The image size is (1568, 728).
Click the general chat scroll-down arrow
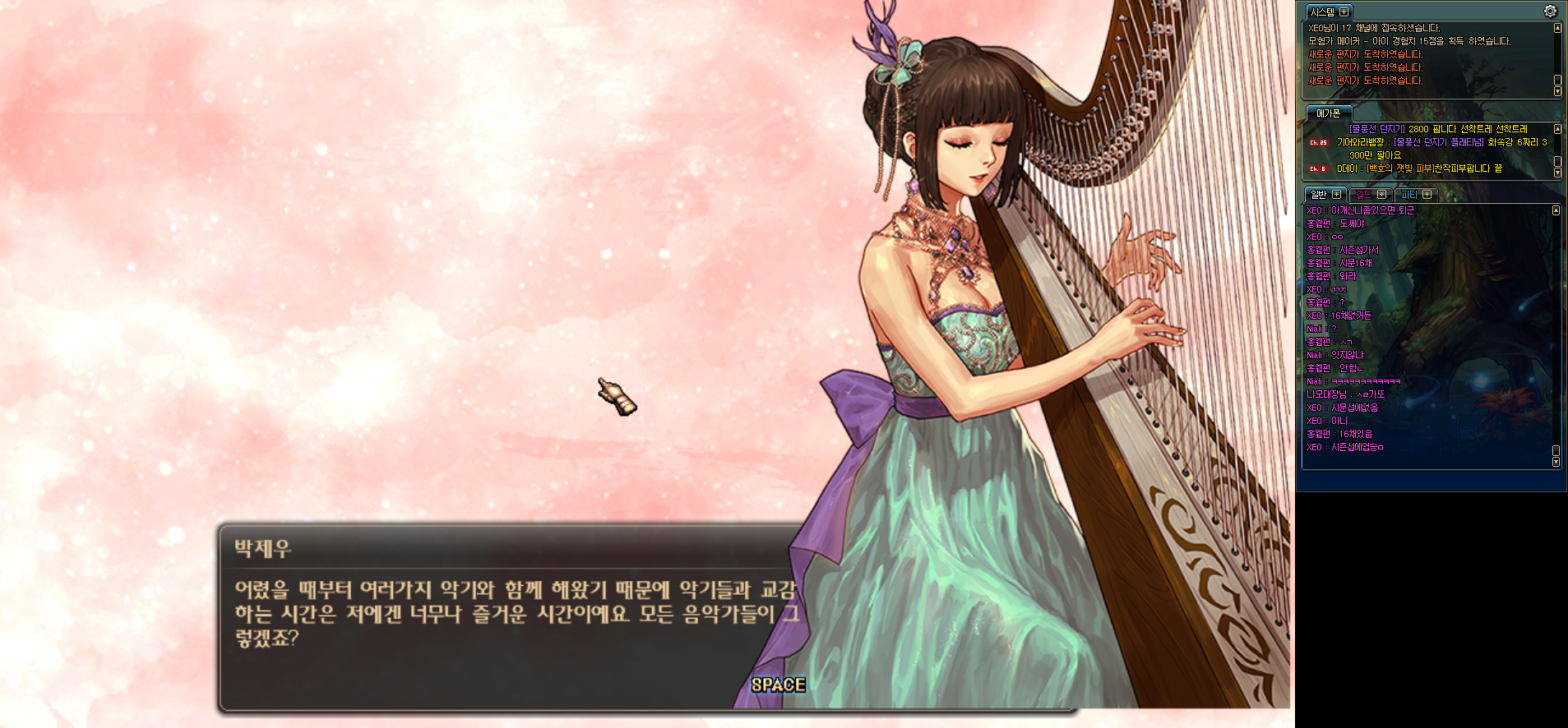(1556, 463)
